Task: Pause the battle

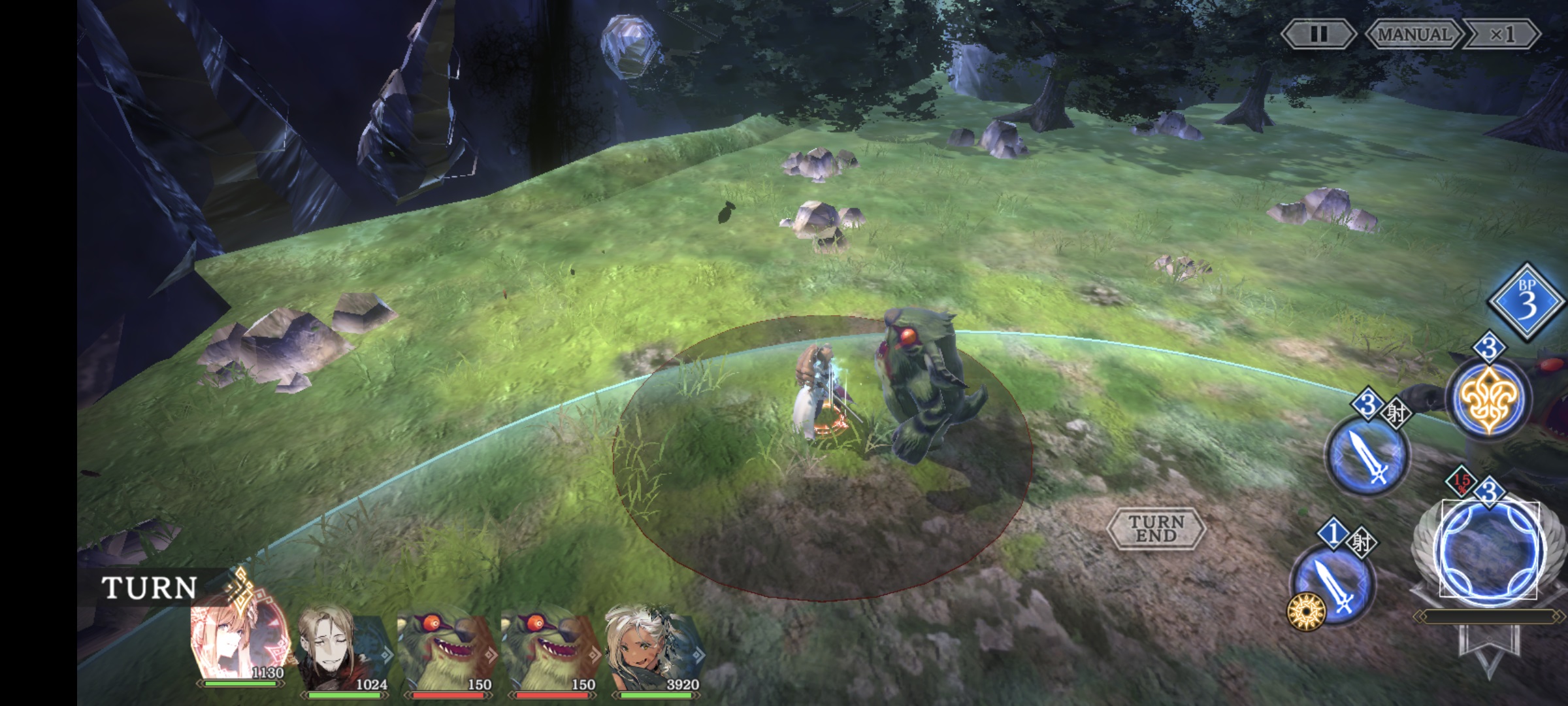Action: (x=1318, y=34)
